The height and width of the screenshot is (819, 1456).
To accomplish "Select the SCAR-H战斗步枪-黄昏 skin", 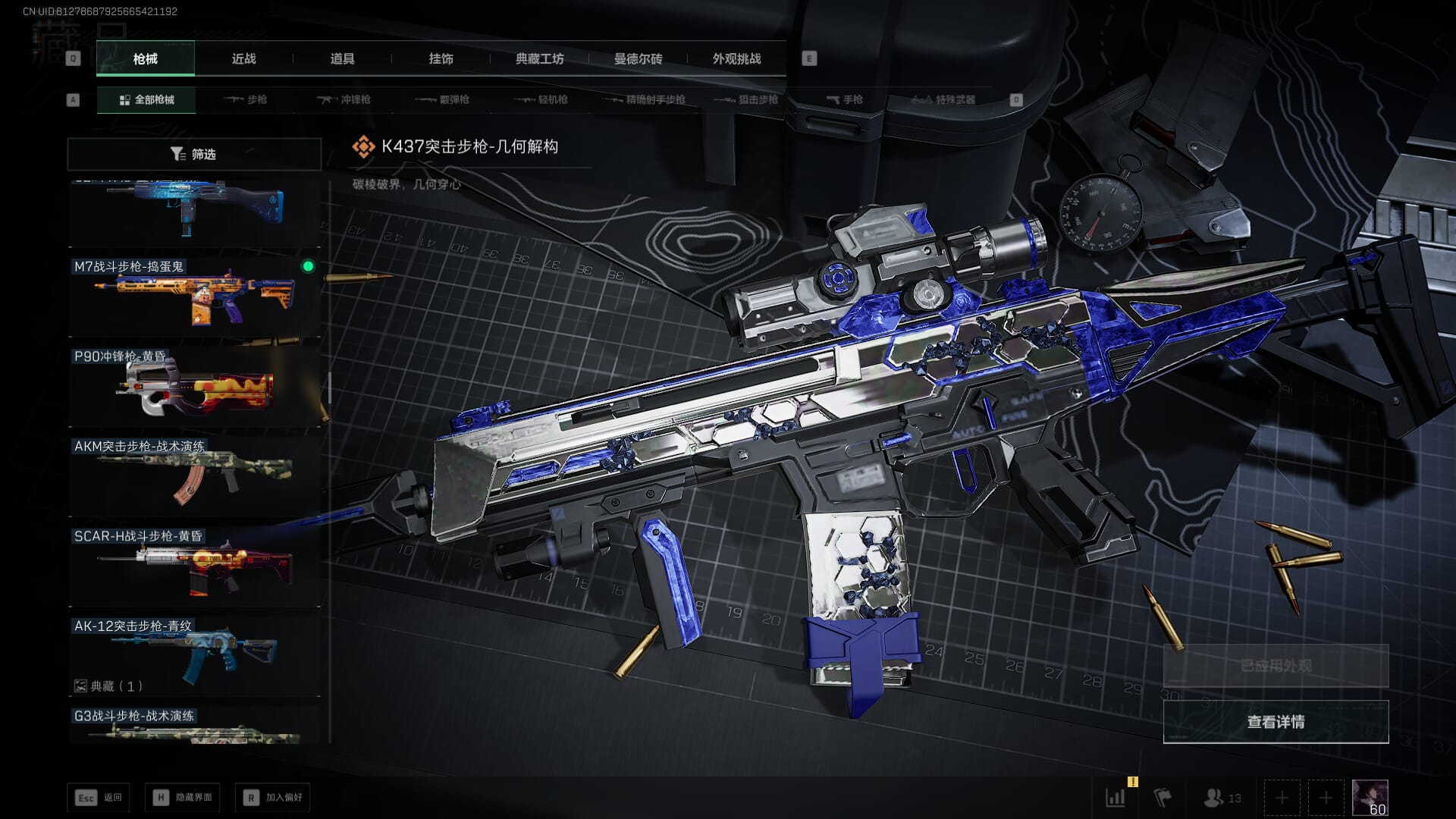I will (194, 566).
